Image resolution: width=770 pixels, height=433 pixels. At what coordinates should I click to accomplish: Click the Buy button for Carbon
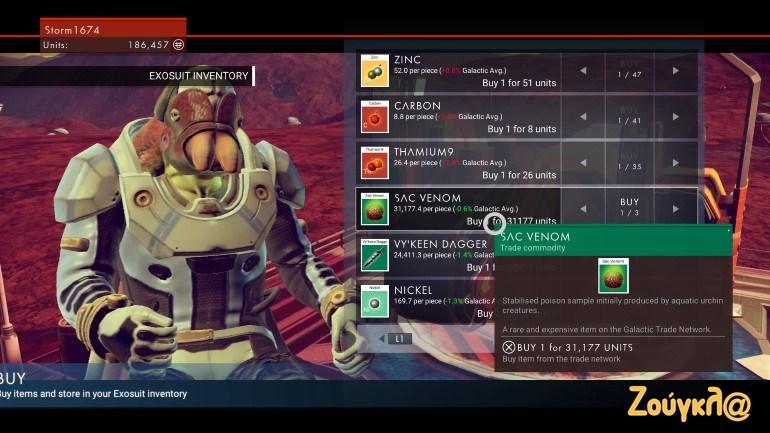pyautogui.click(x=629, y=116)
